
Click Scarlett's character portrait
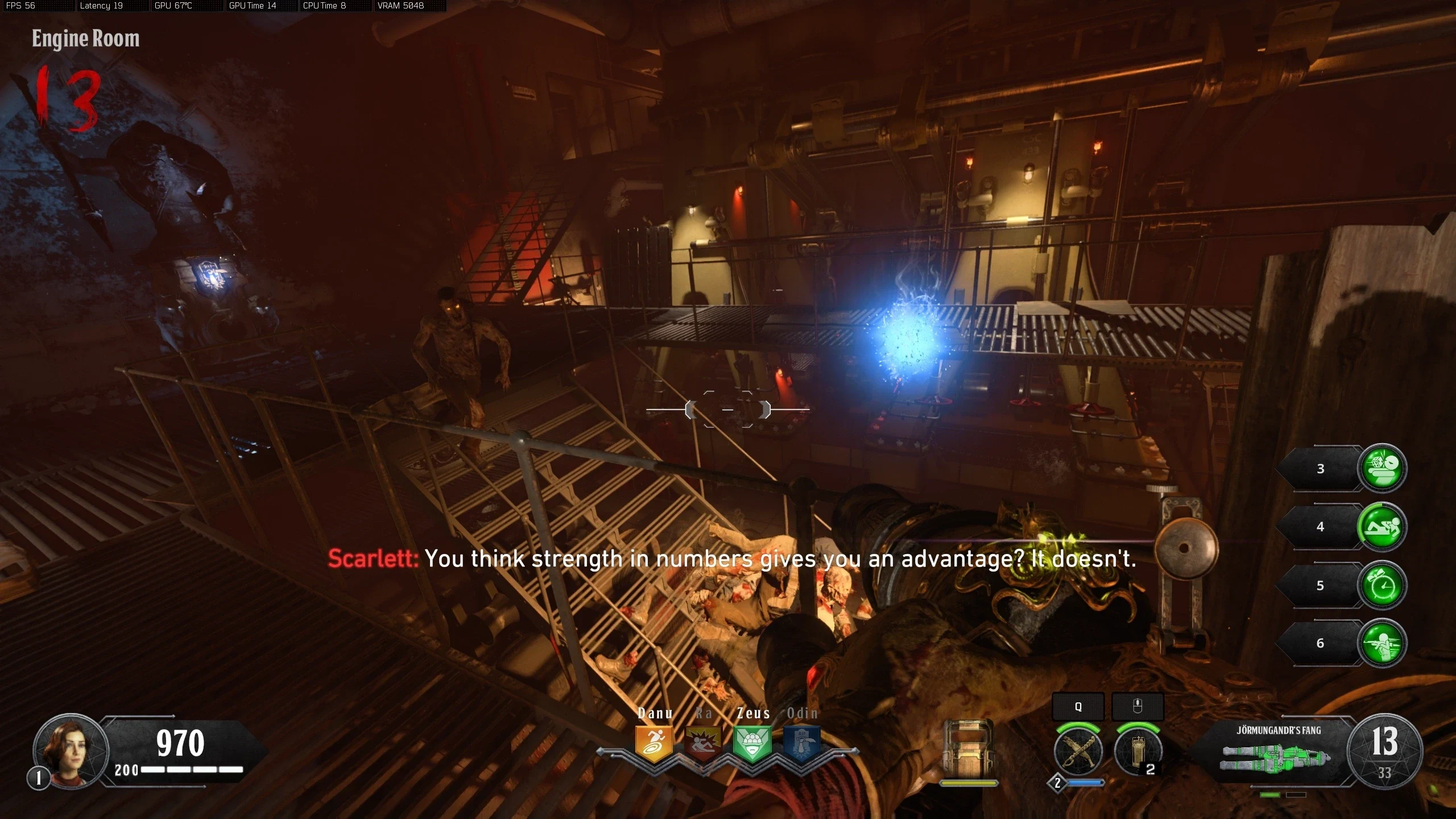71,751
